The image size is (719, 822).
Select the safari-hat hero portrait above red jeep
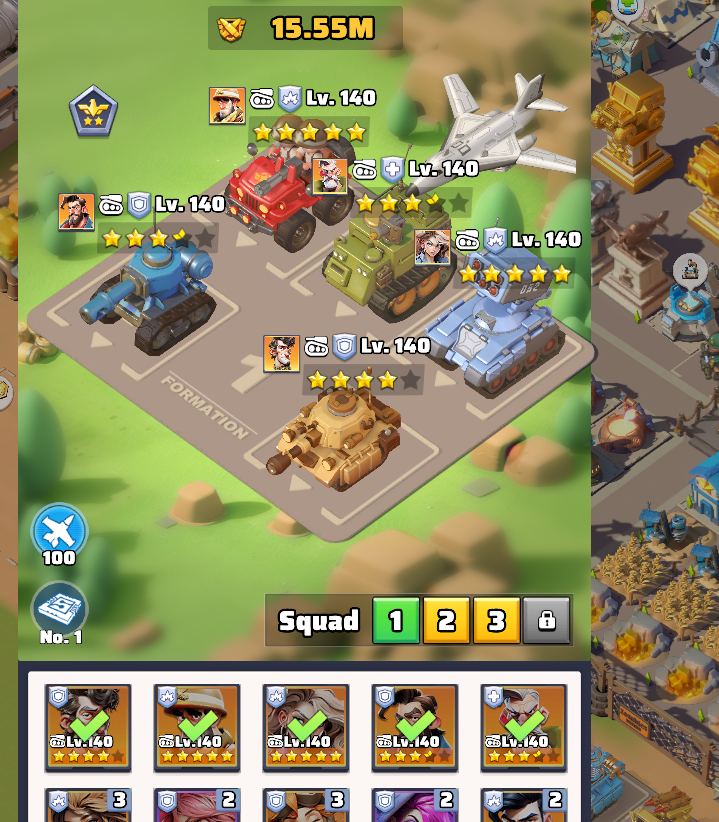coord(227,105)
